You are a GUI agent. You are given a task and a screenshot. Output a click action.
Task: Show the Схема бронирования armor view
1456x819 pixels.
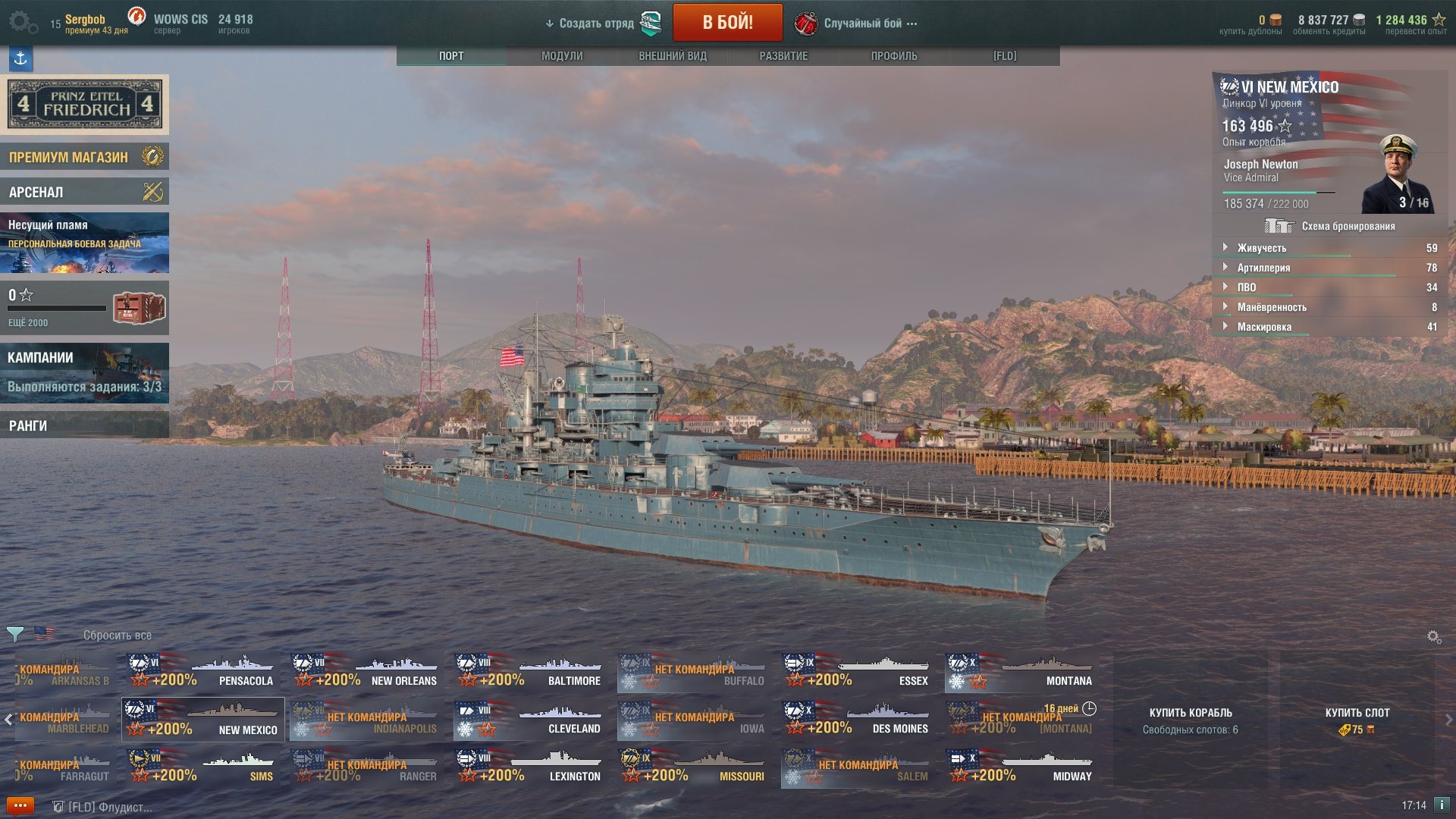[x=1332, y=226]
